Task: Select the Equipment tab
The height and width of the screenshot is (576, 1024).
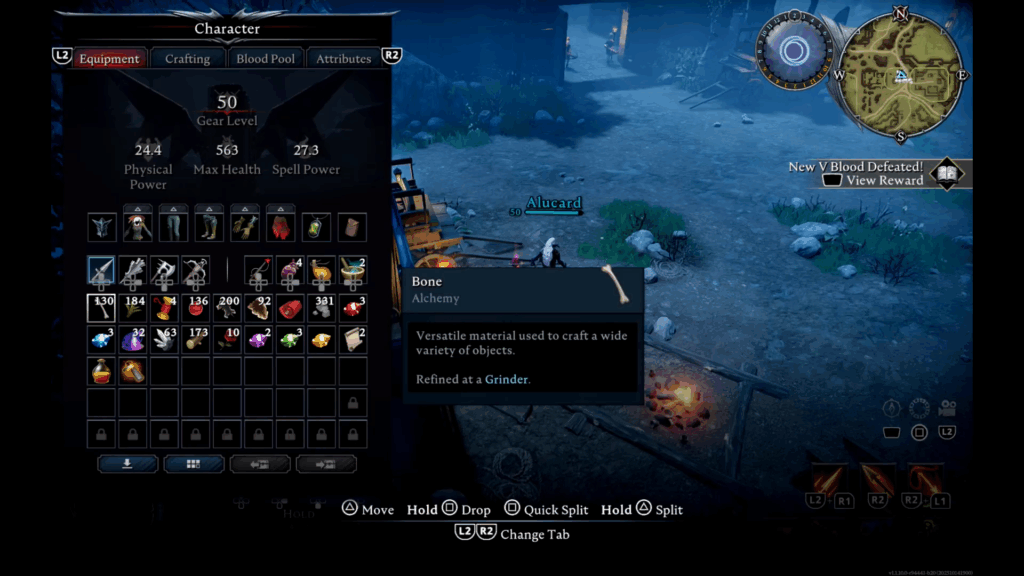Action: (x=109, y=58)
